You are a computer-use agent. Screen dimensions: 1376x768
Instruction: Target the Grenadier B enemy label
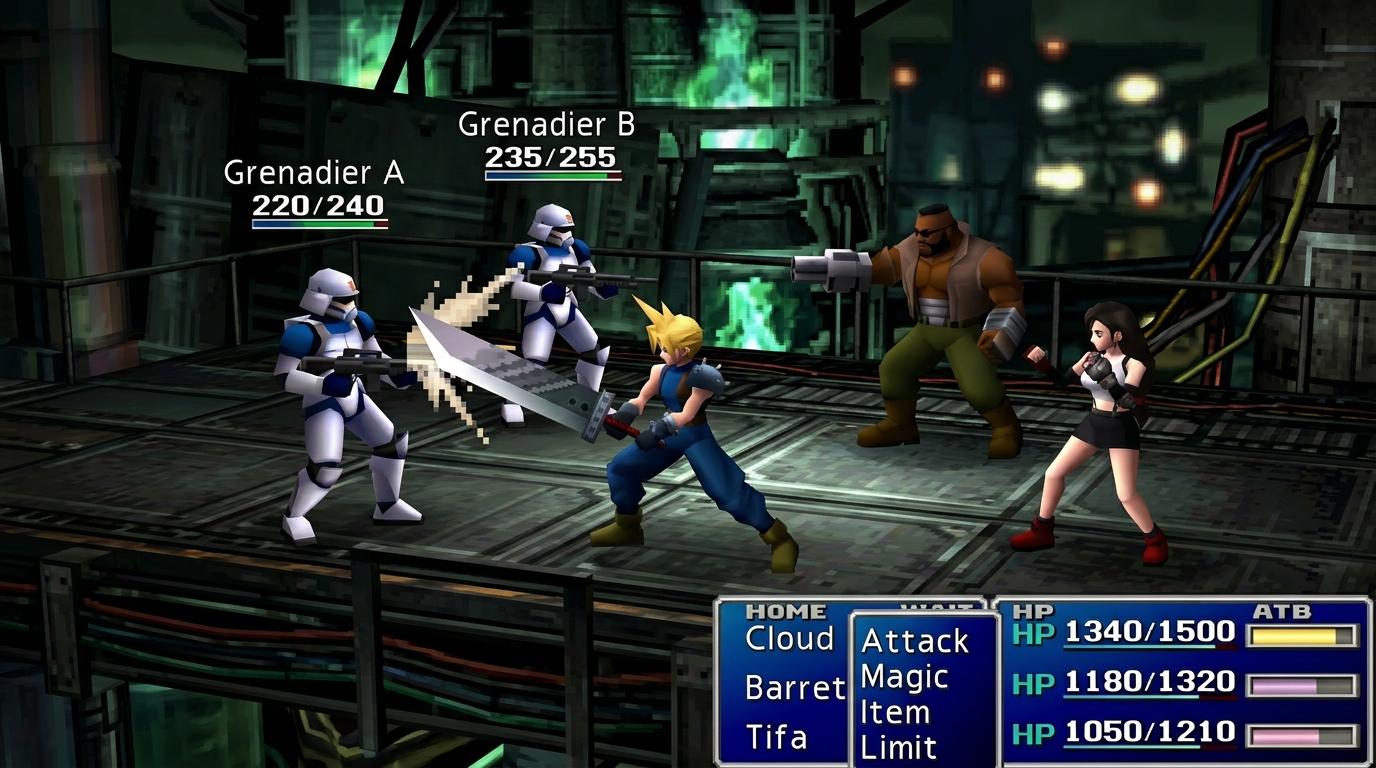[546, 125]
